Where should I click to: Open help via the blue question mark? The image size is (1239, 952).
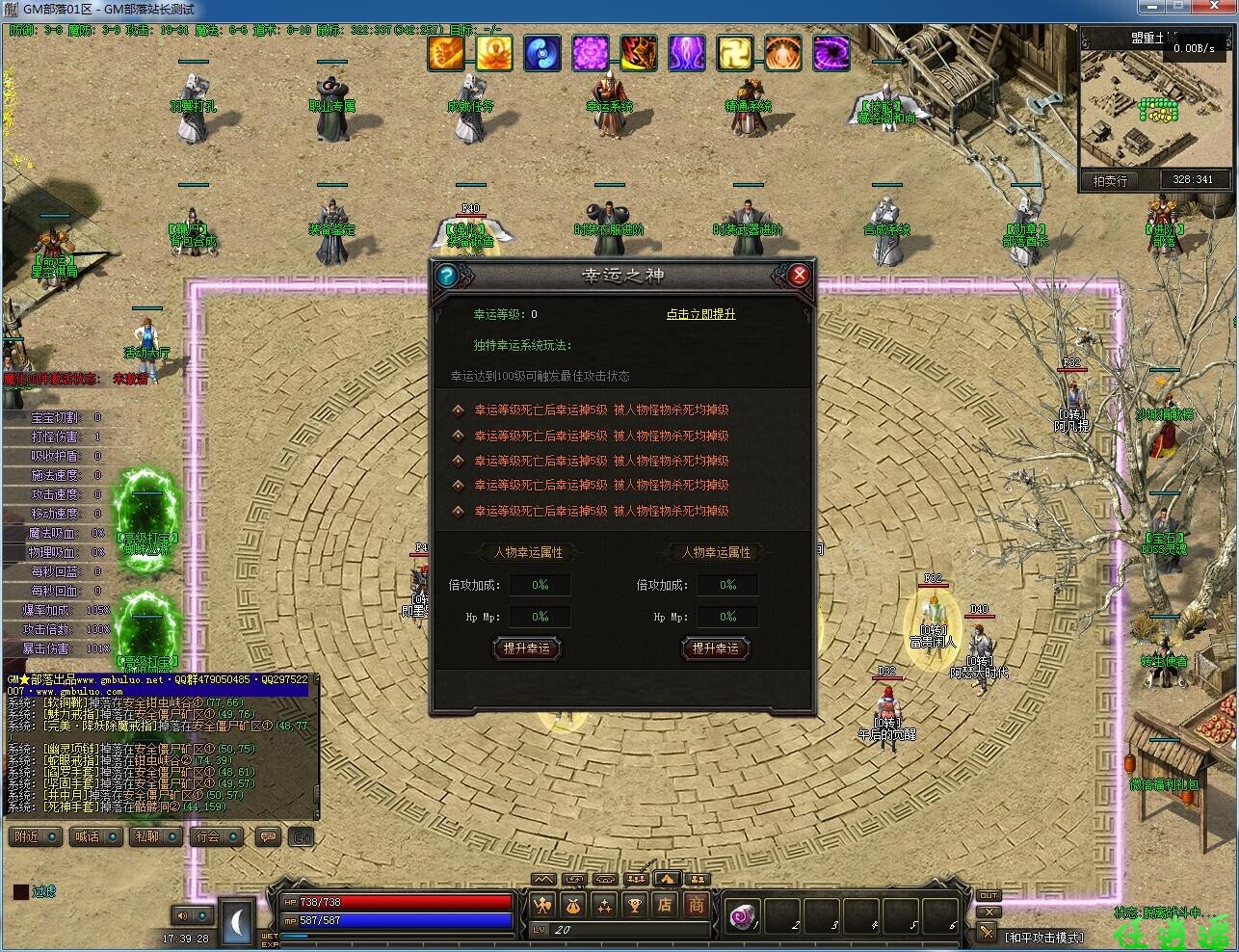click(x=446, y=276)
